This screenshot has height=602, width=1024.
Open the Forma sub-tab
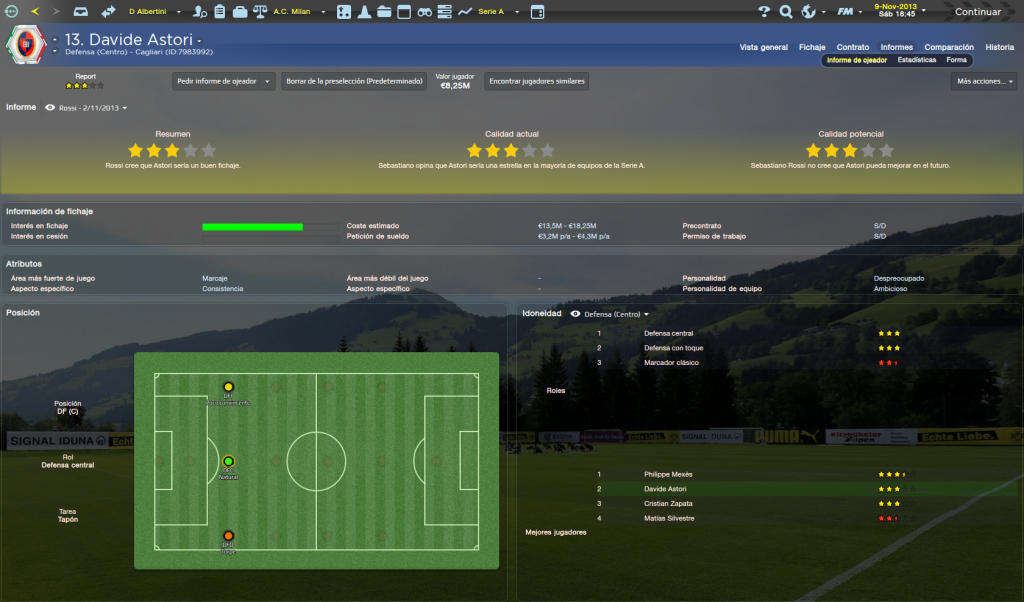[956, 60]
